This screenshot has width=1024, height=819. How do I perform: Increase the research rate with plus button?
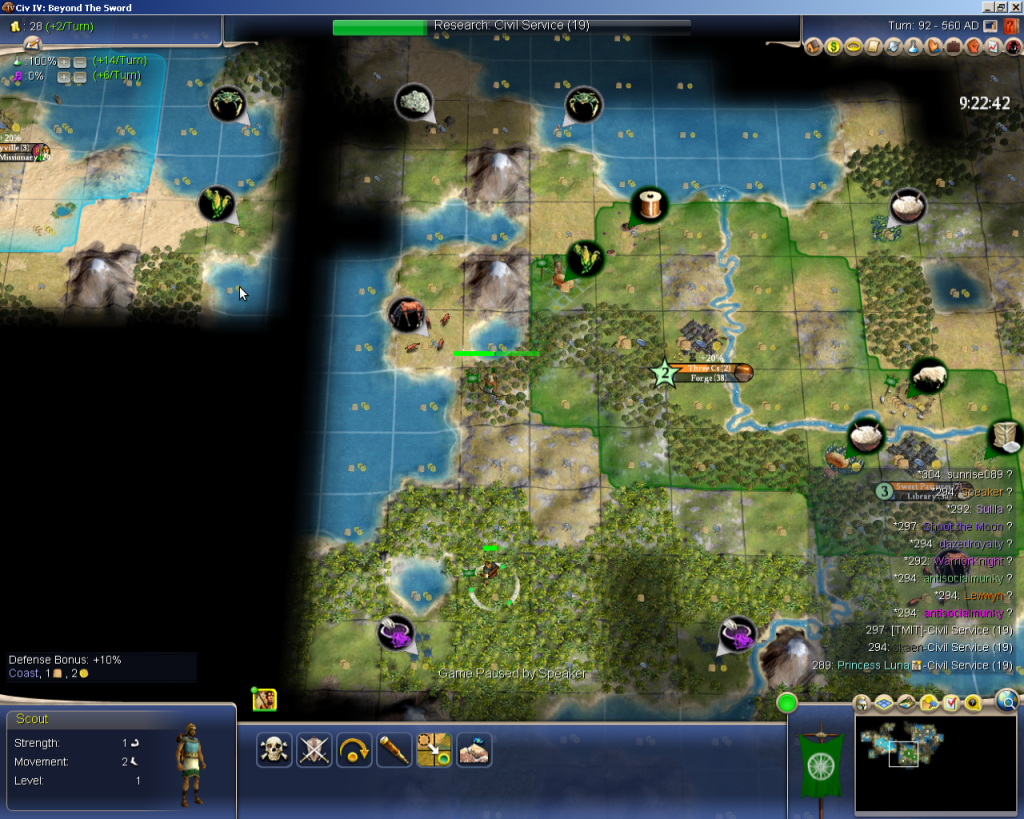pos(63,61)
